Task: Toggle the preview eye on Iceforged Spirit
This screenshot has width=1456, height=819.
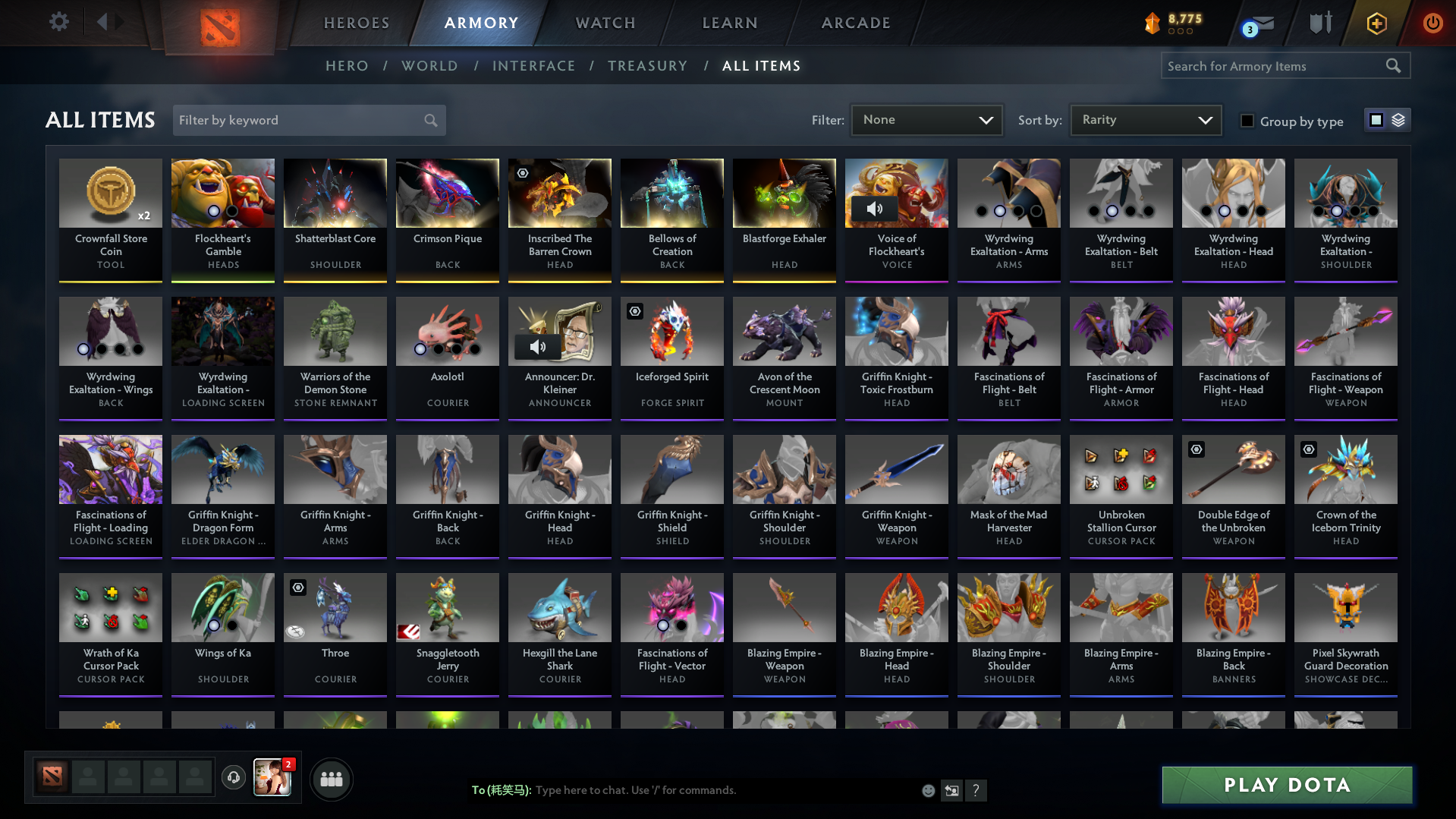Action: [634, 311]
